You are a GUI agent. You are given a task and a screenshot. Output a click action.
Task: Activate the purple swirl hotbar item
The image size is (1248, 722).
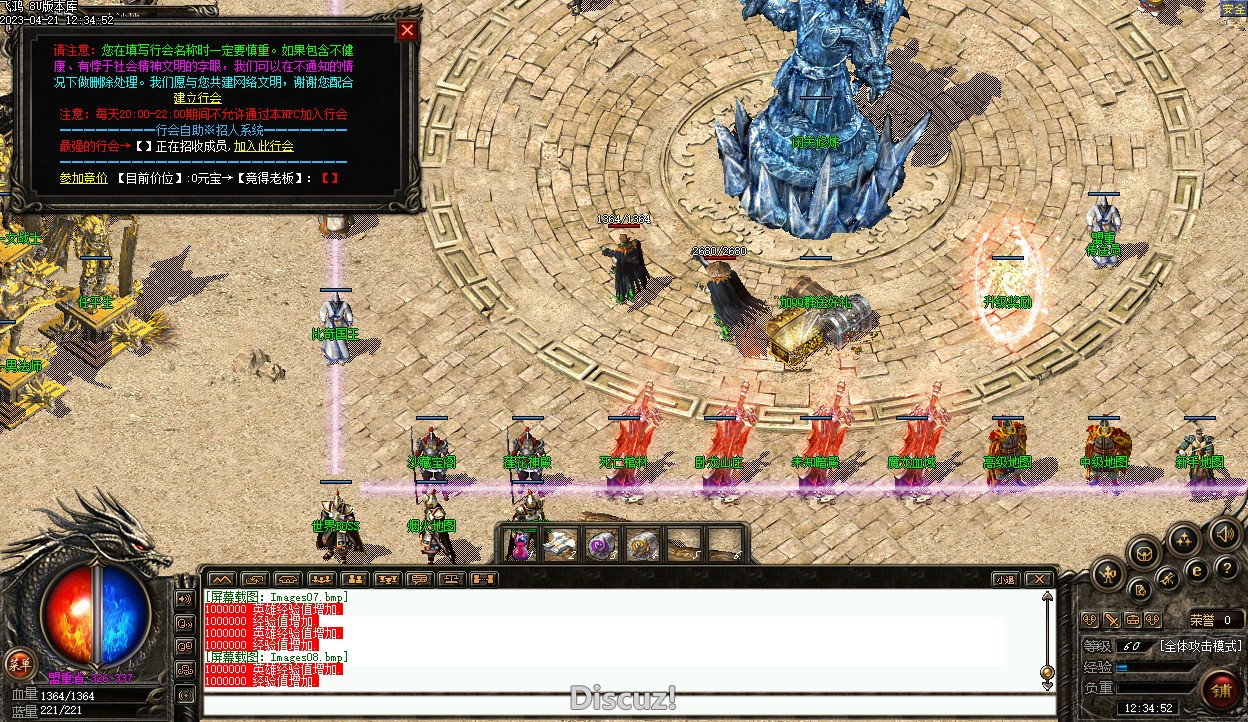click(601, 545)
